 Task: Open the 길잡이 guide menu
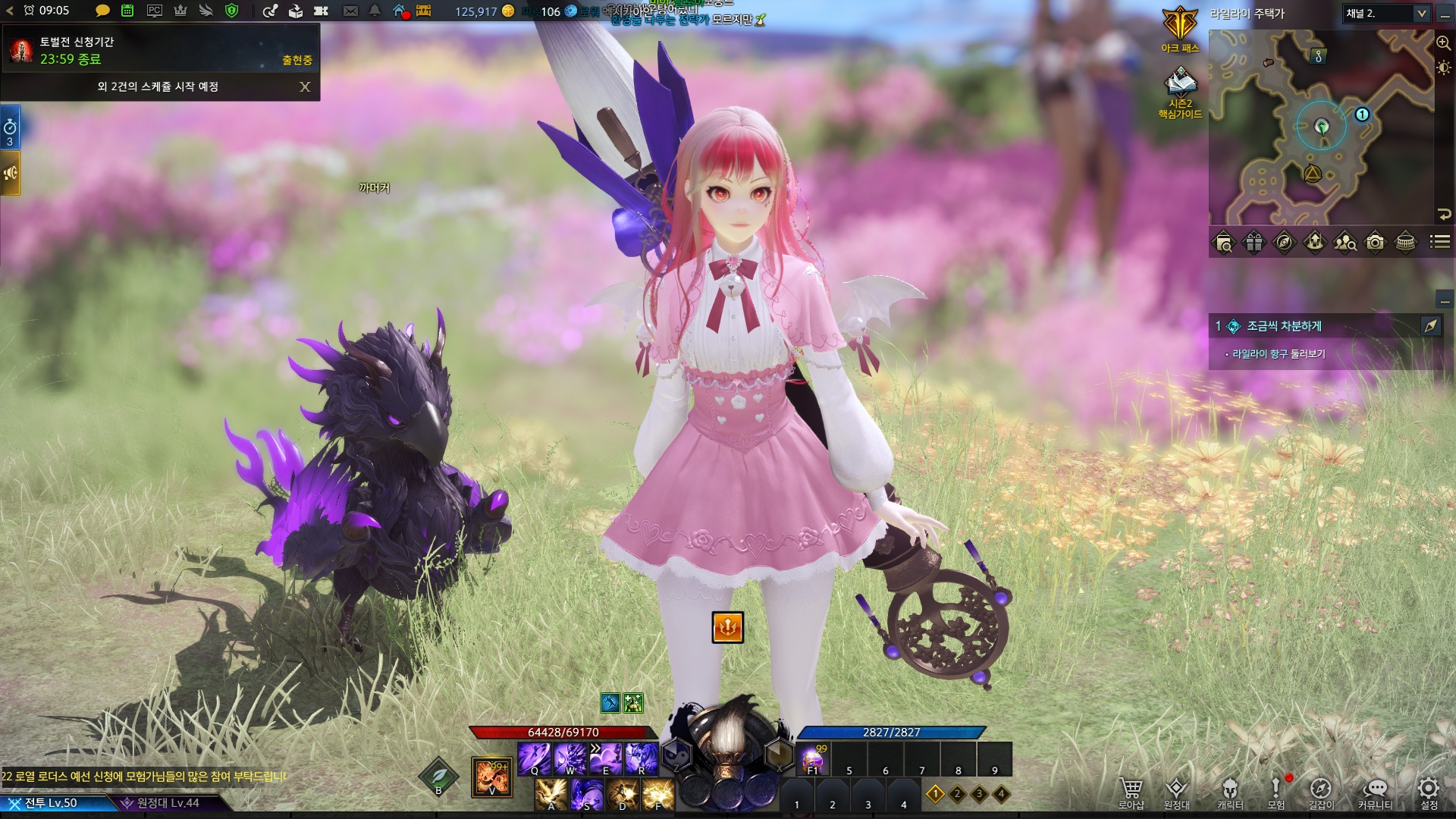click(x=1320, y=792)
